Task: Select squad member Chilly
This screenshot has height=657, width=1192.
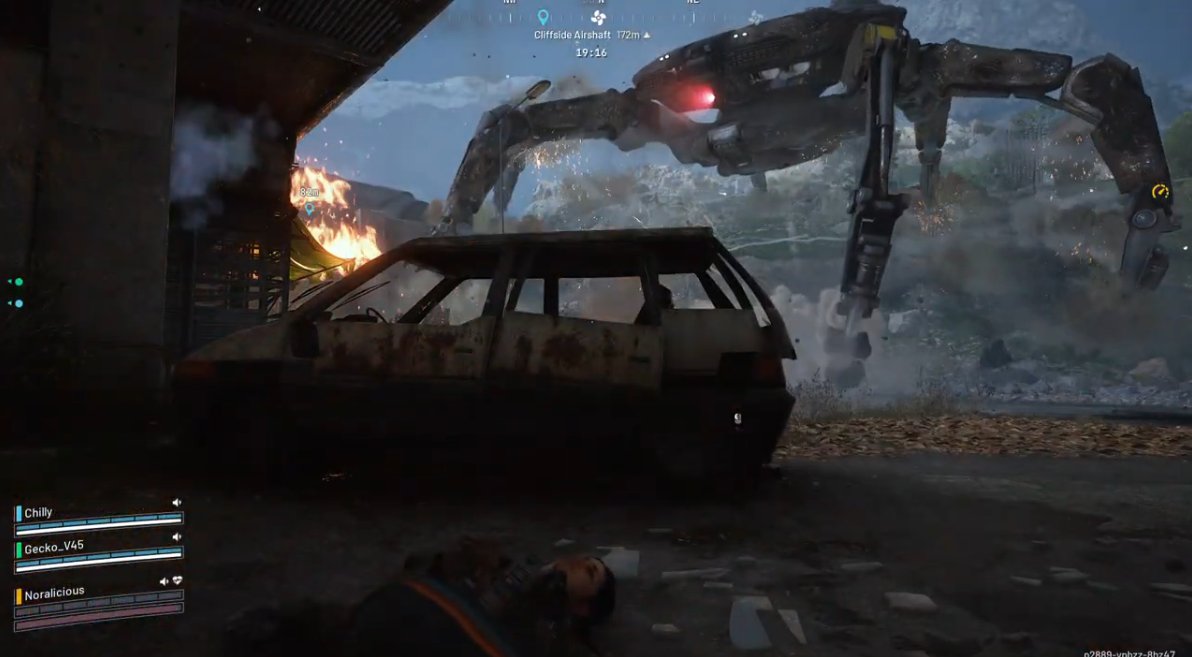Action: (x=39, y=513)
